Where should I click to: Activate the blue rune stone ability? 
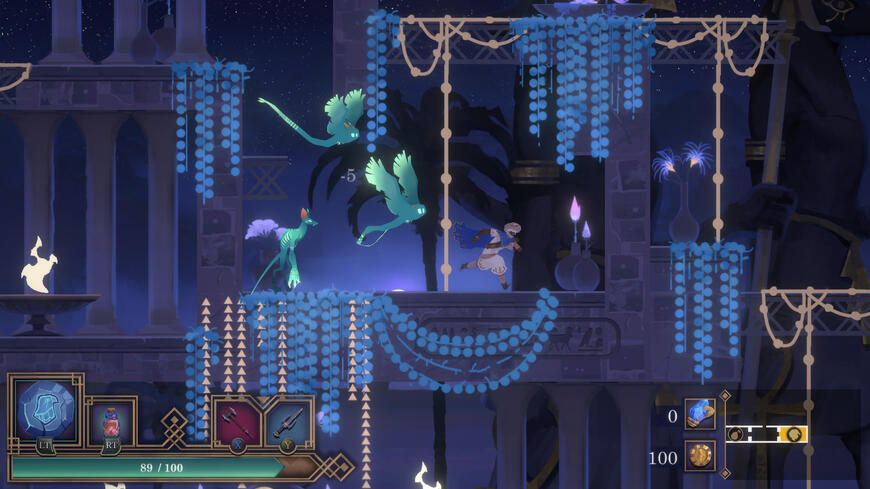[x=46, y=411]
